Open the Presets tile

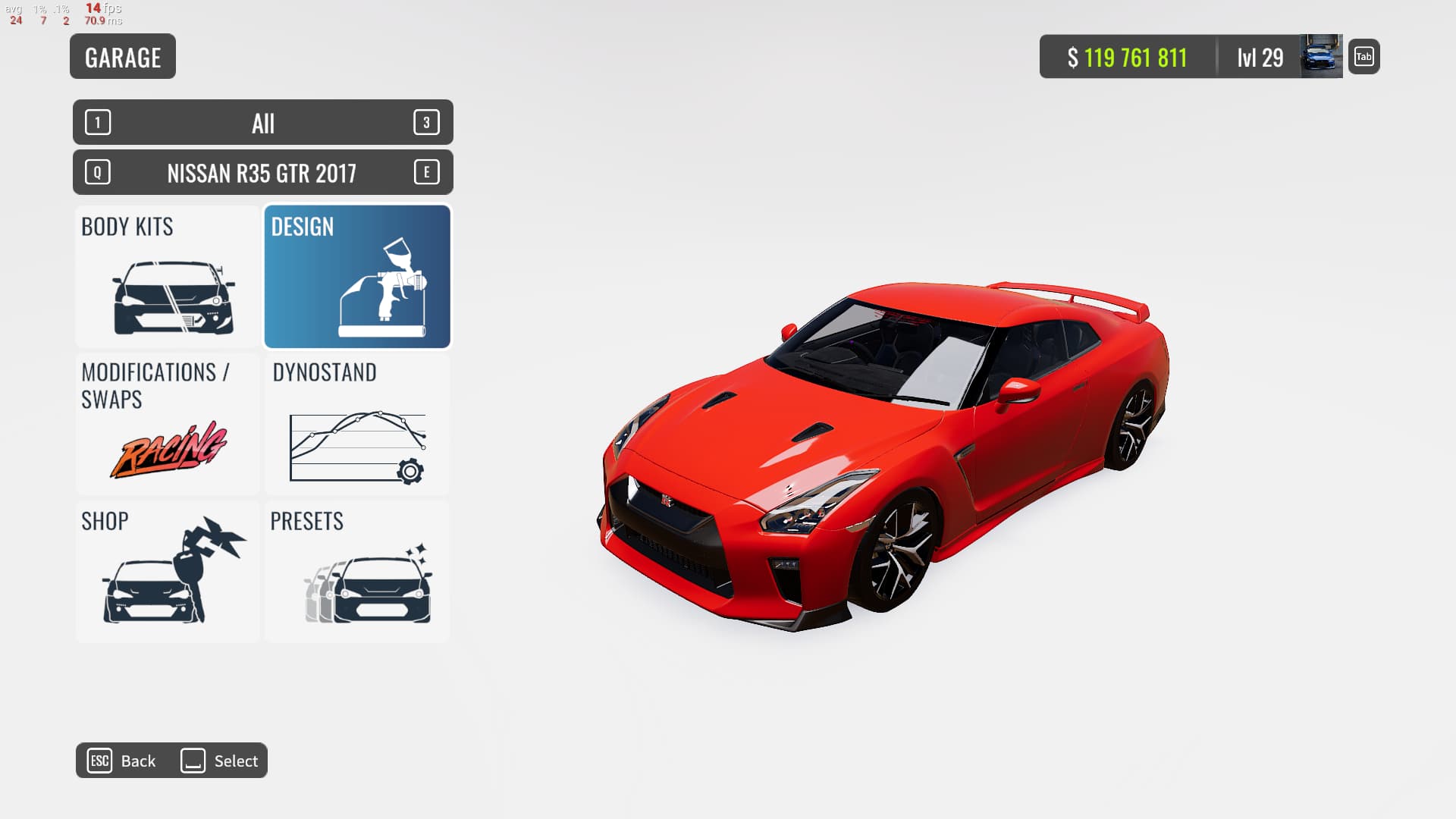[x=357, y=571]
